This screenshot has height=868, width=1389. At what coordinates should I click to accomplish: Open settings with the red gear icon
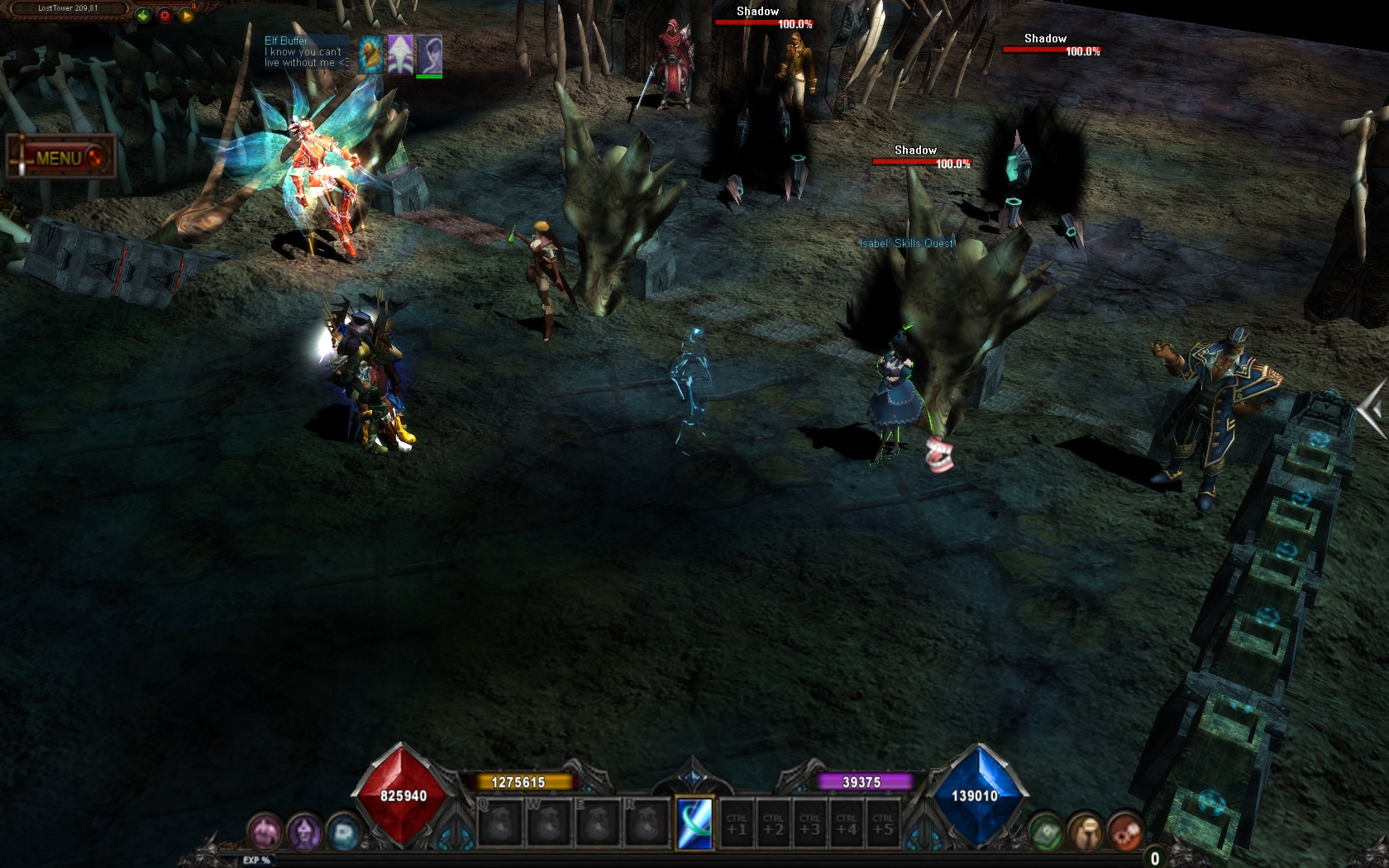(x=165, y=15)
